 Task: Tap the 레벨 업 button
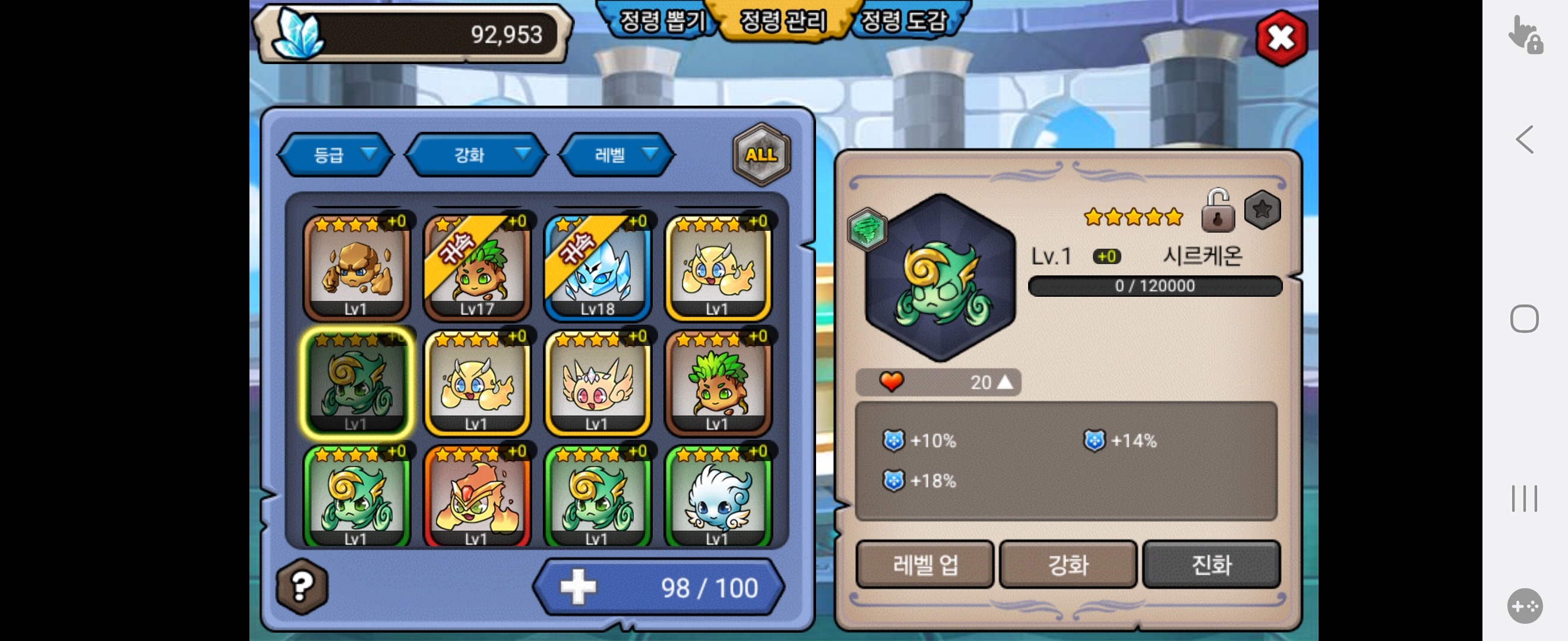point(925,565)
